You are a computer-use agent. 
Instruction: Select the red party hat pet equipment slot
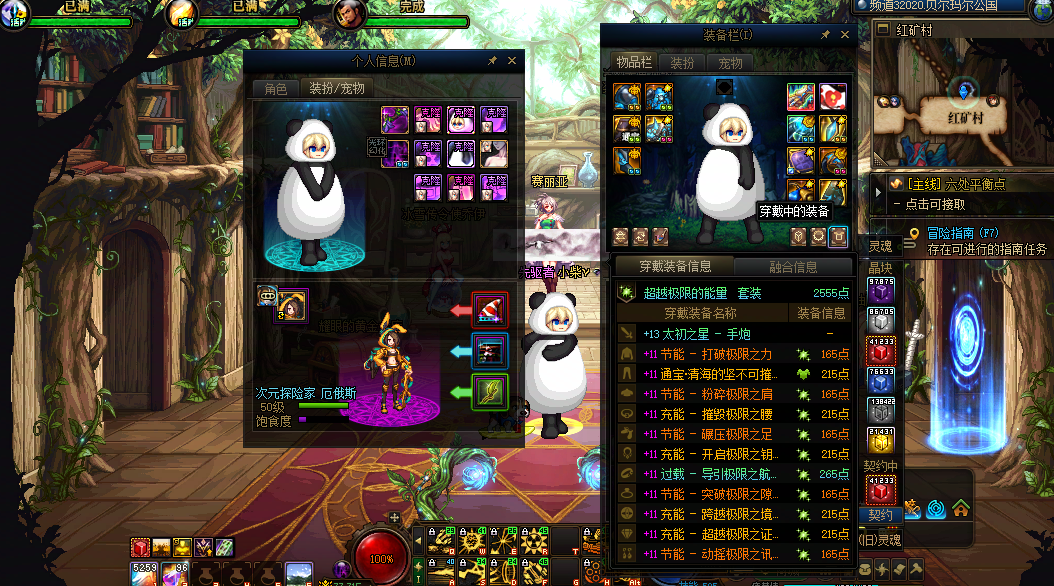(490, 310)
